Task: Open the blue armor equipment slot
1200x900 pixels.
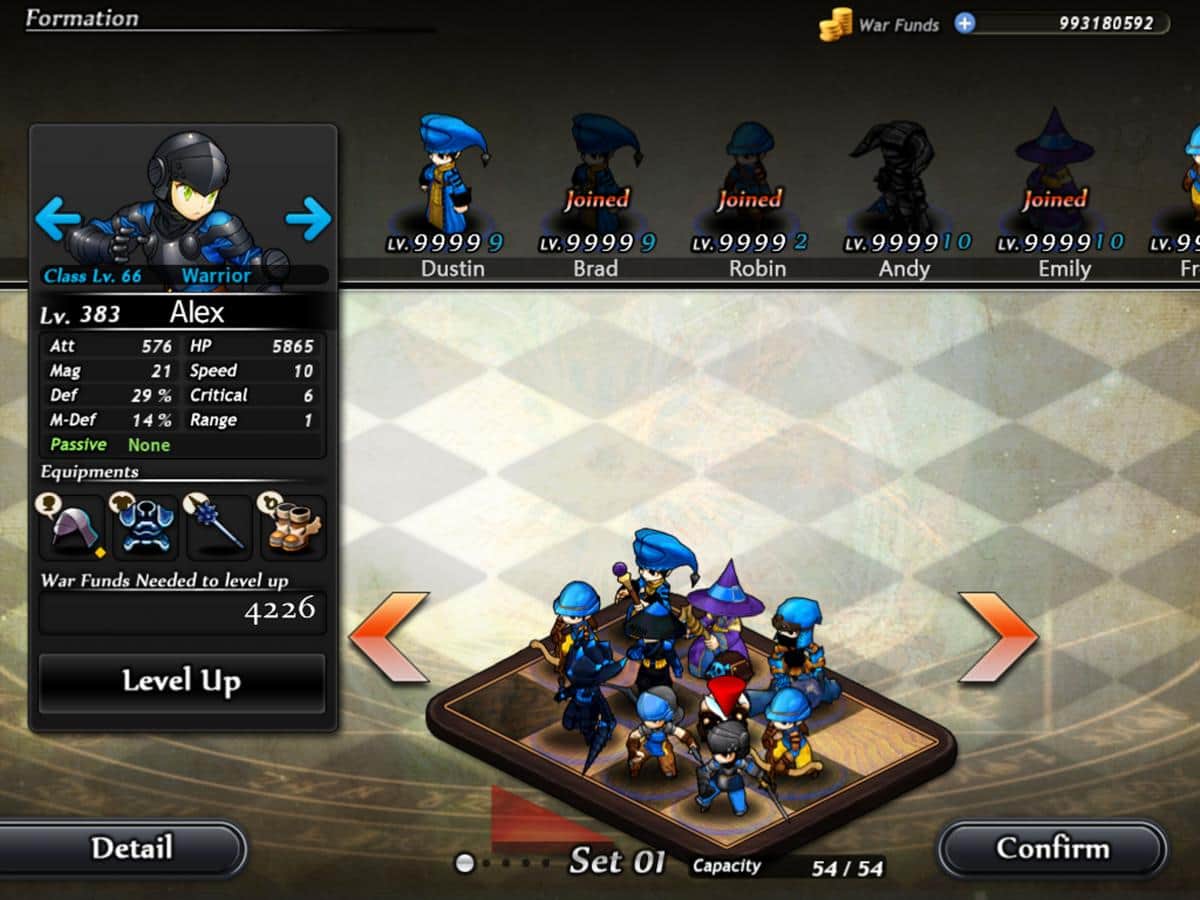Action: click(x=145, y=527)
